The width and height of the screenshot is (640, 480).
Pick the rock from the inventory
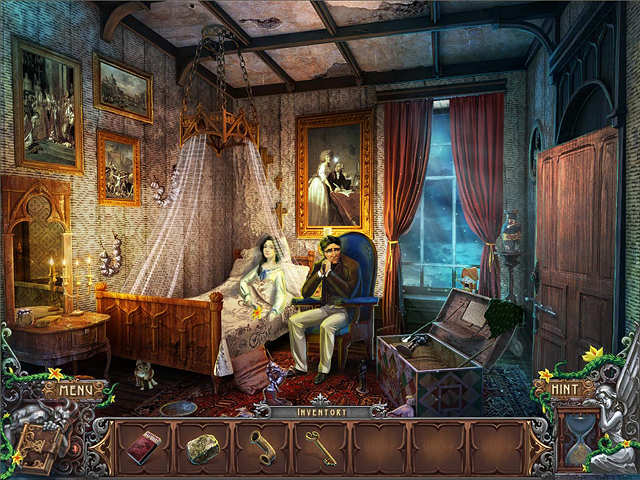(202, 447)
